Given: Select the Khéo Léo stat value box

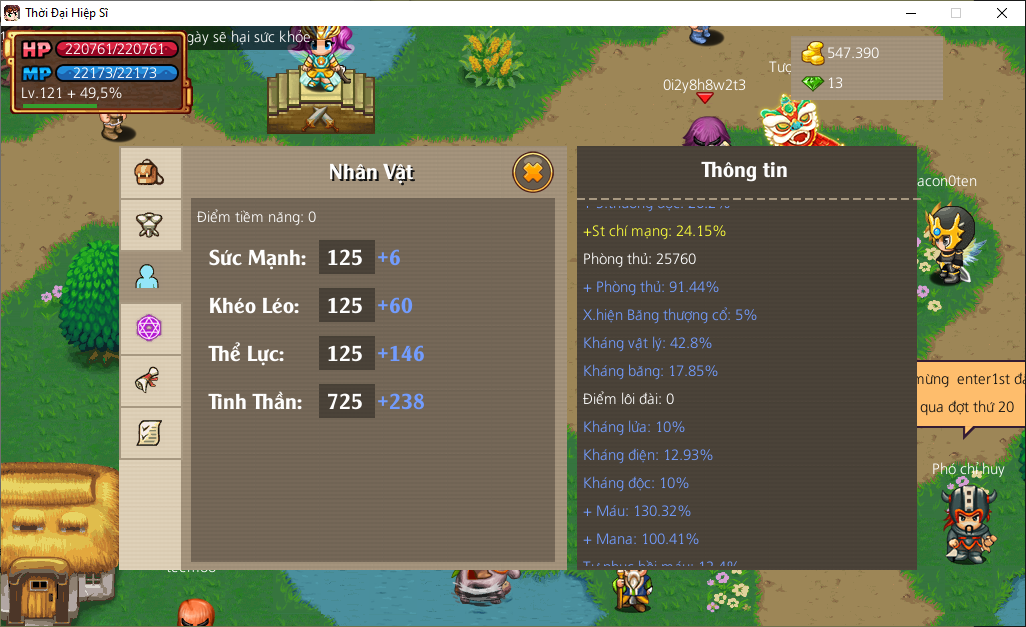Looking at the screenshot, I should pyautogui.click(x=346, y=305).
